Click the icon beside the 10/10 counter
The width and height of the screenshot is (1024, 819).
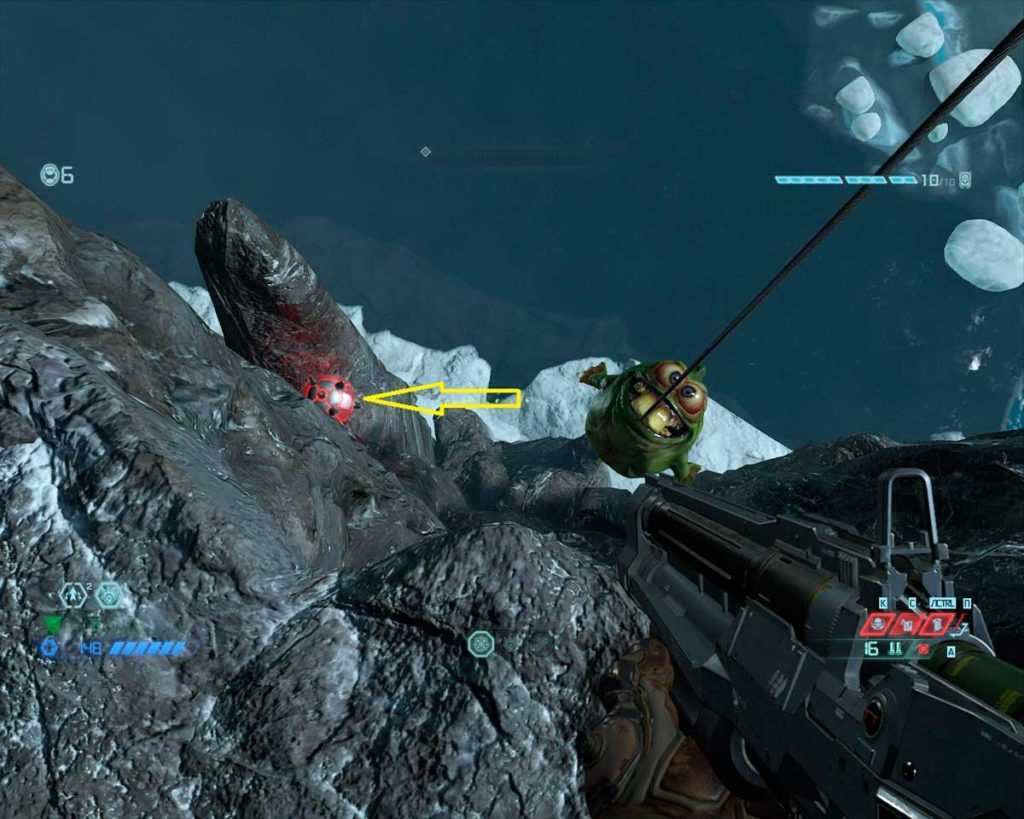point(965,180)
